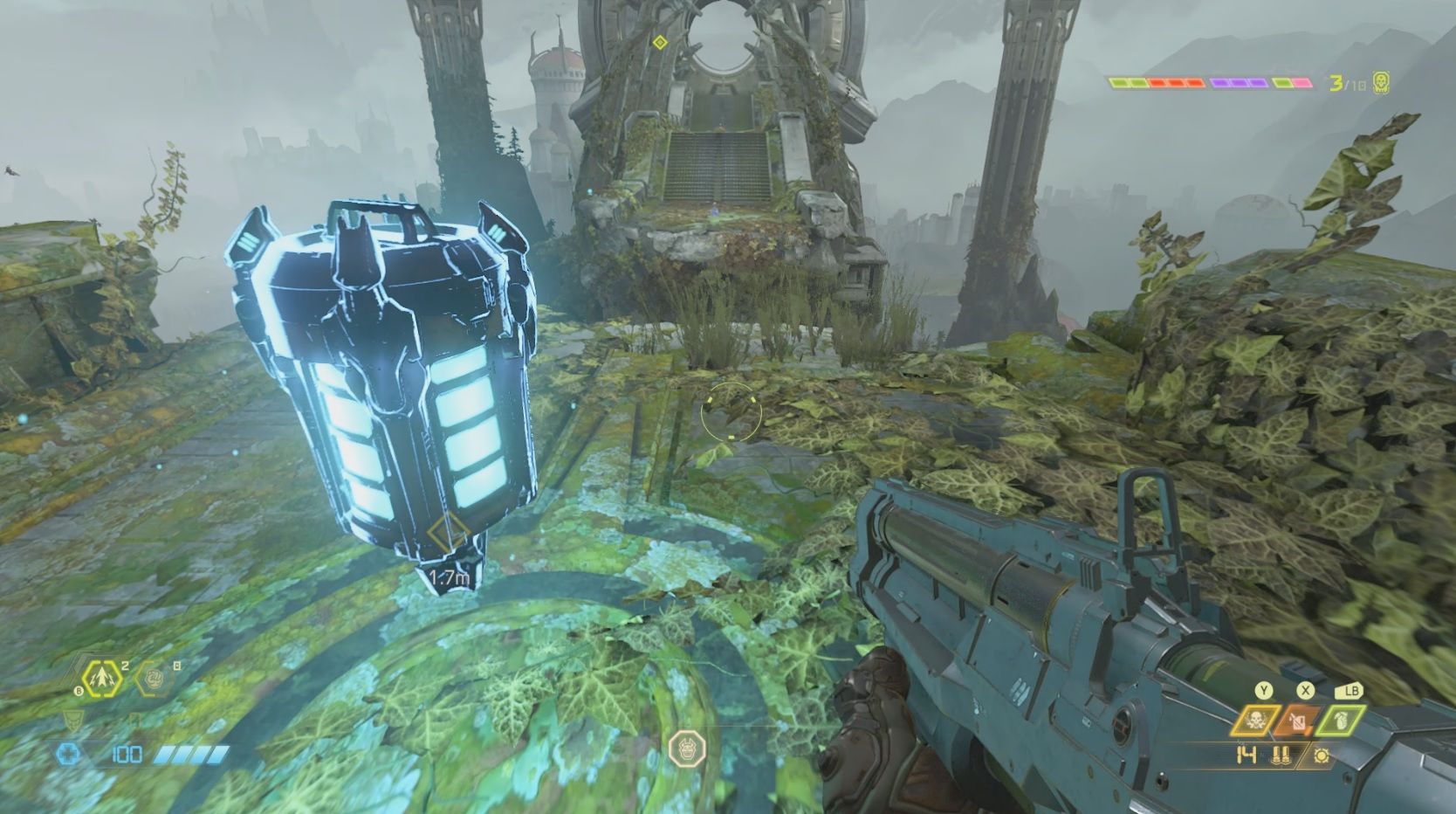Viewport: 1456px width, 814px height.
Task: Click the Crucible skull icon beside Y
Action: pyautogui.click(x=1254, y=721)
